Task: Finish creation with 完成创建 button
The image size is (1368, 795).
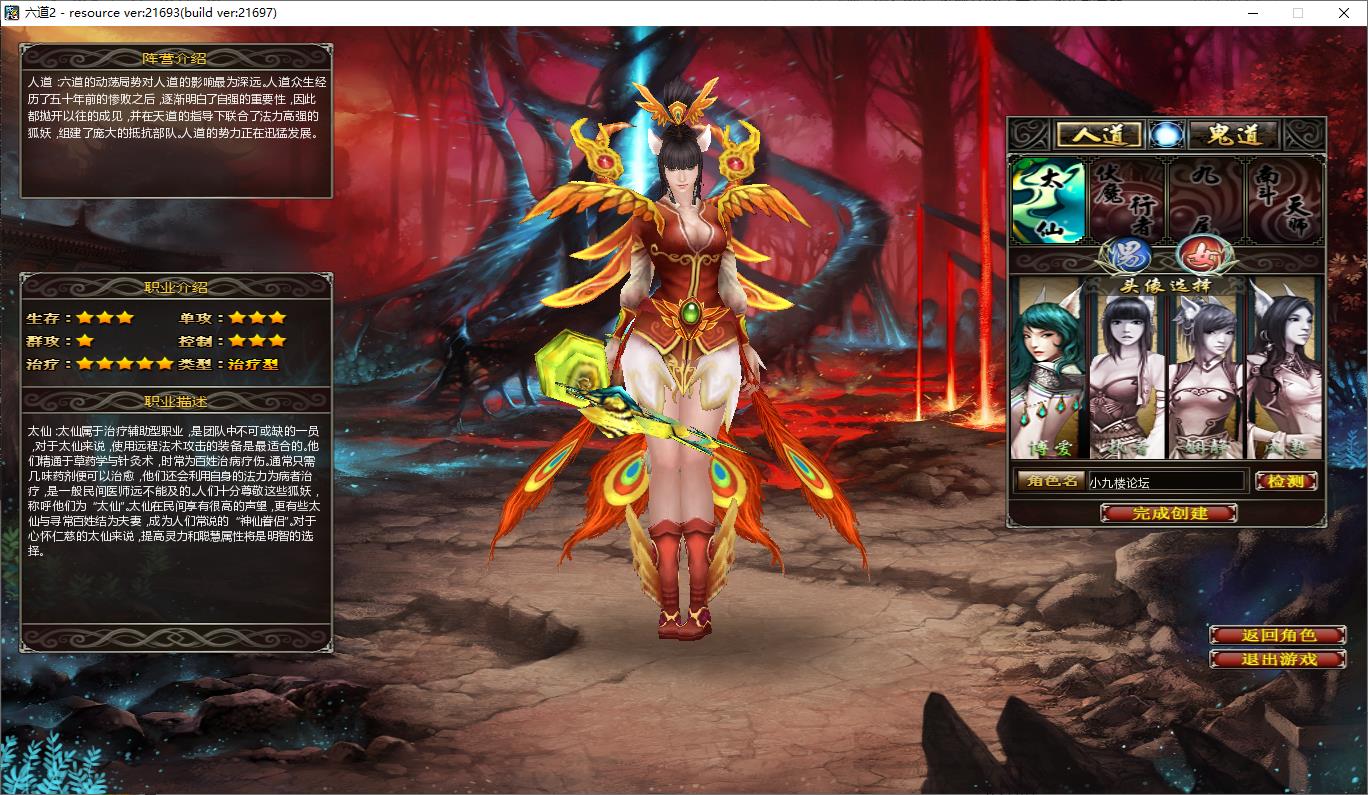Action: coord(1168,513)
